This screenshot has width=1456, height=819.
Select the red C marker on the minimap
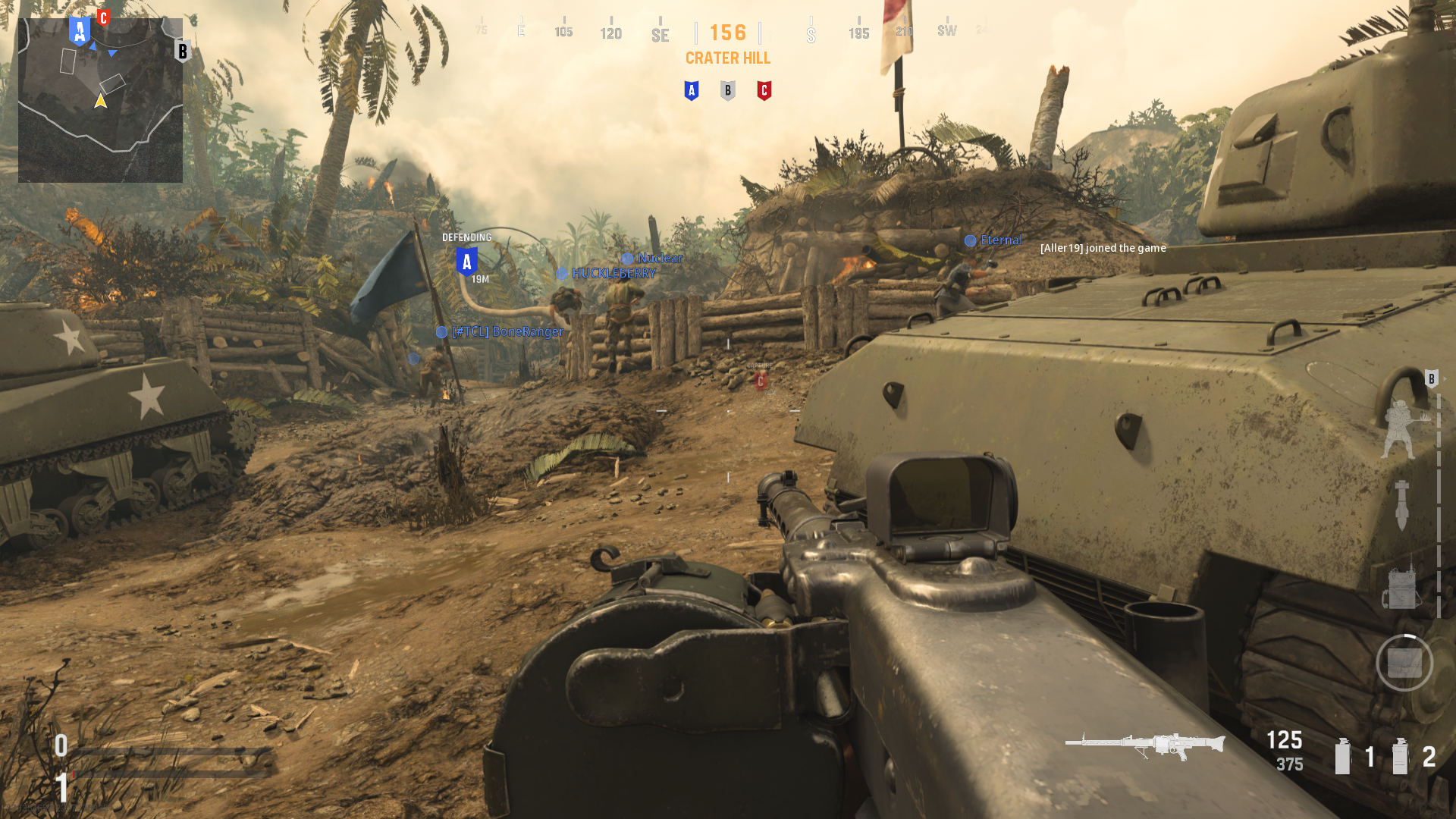(x=104, y=17)
